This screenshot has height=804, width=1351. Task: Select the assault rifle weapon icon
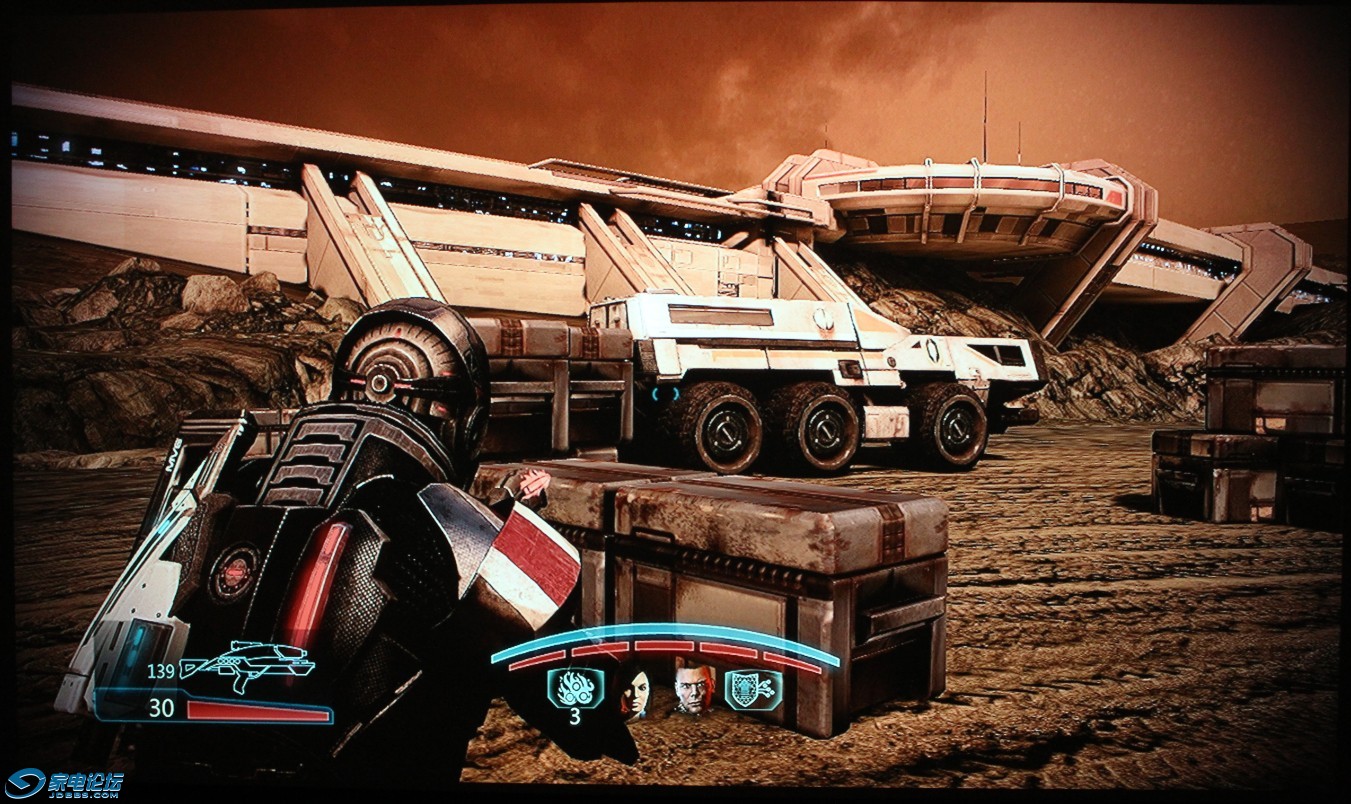[x=246, y=666]
